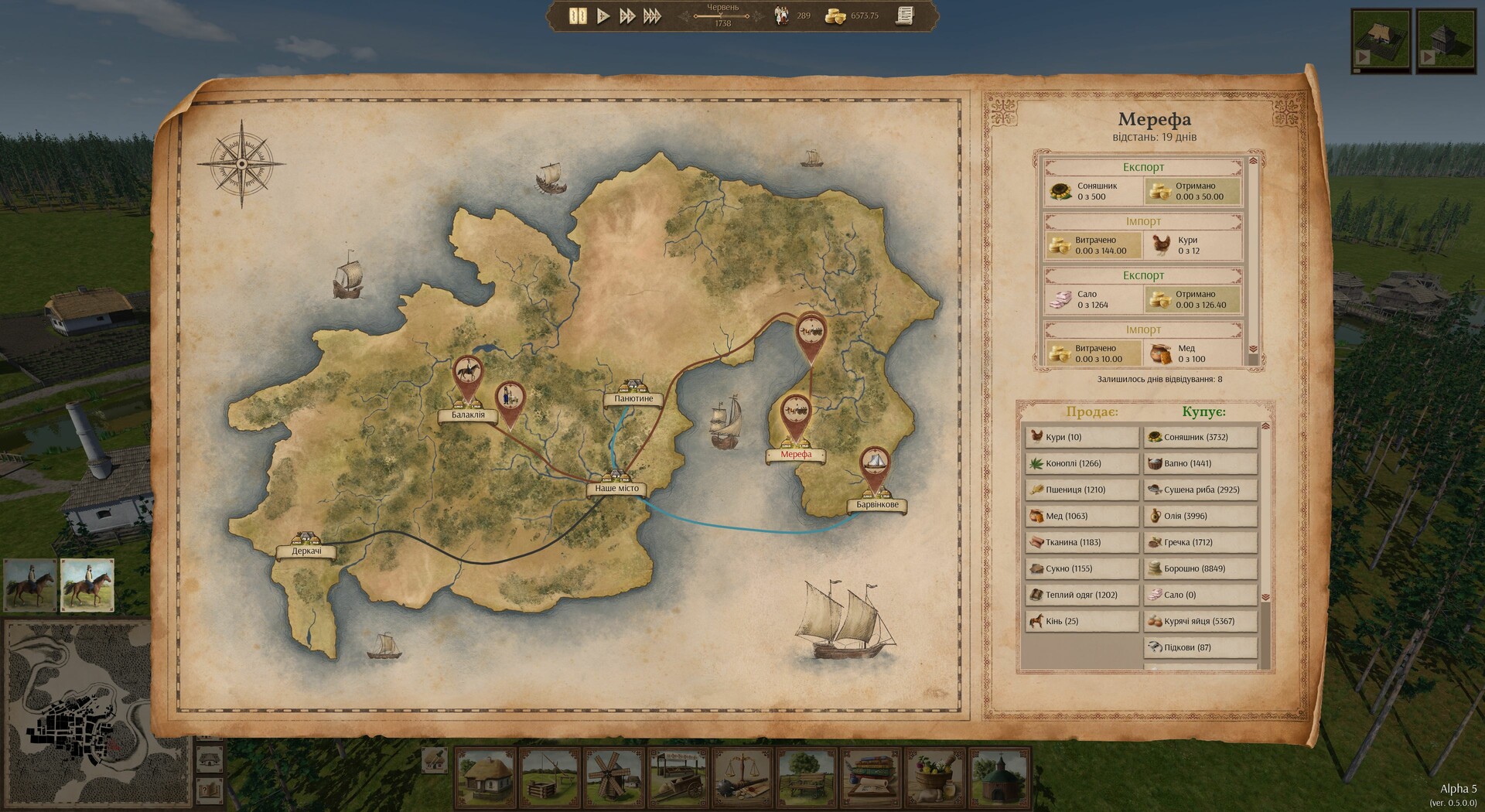Select the Наше місто home town label
1485x812 pixels.
tap(616, 488)
